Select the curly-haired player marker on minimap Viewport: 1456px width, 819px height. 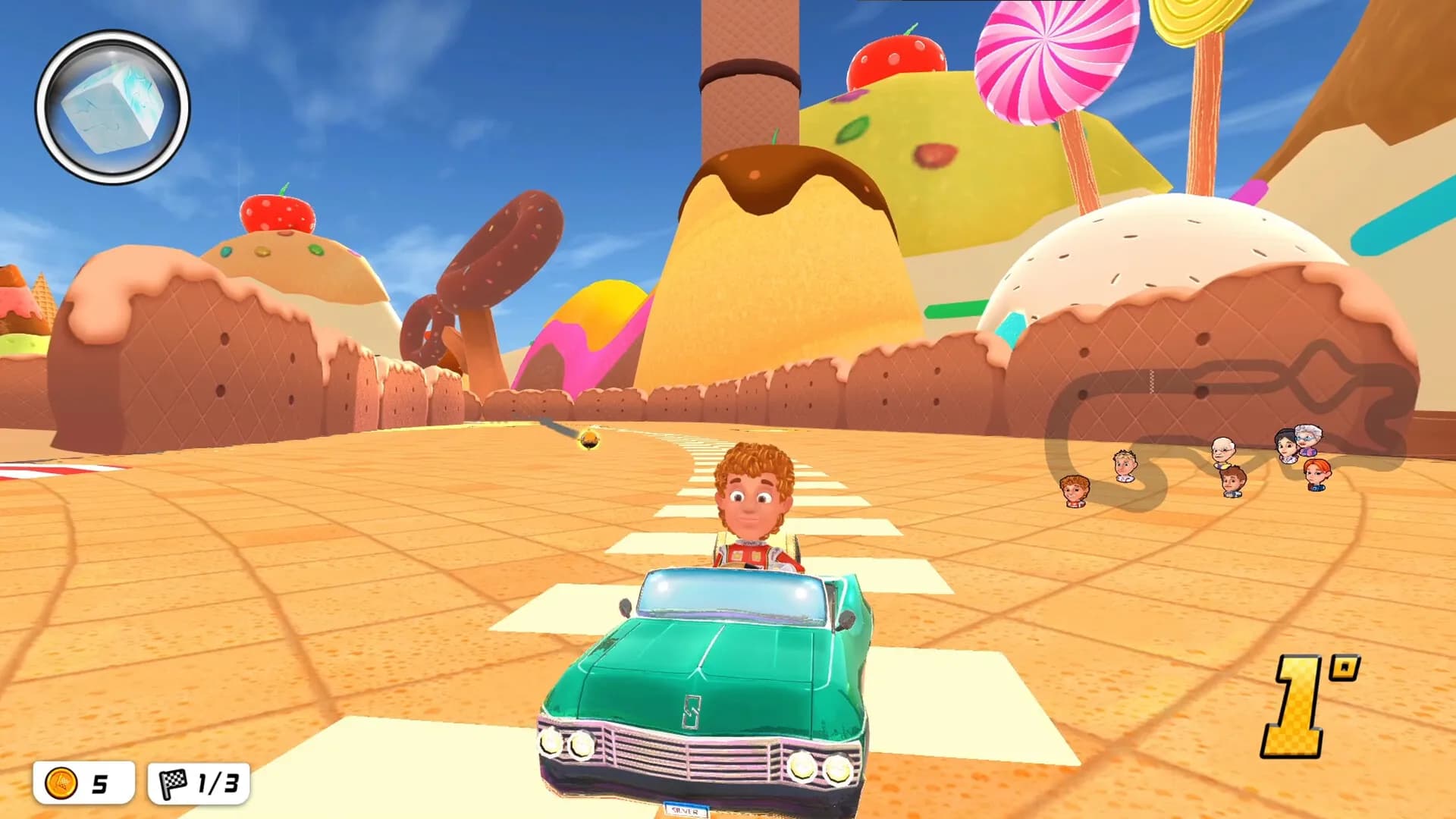1074,490
